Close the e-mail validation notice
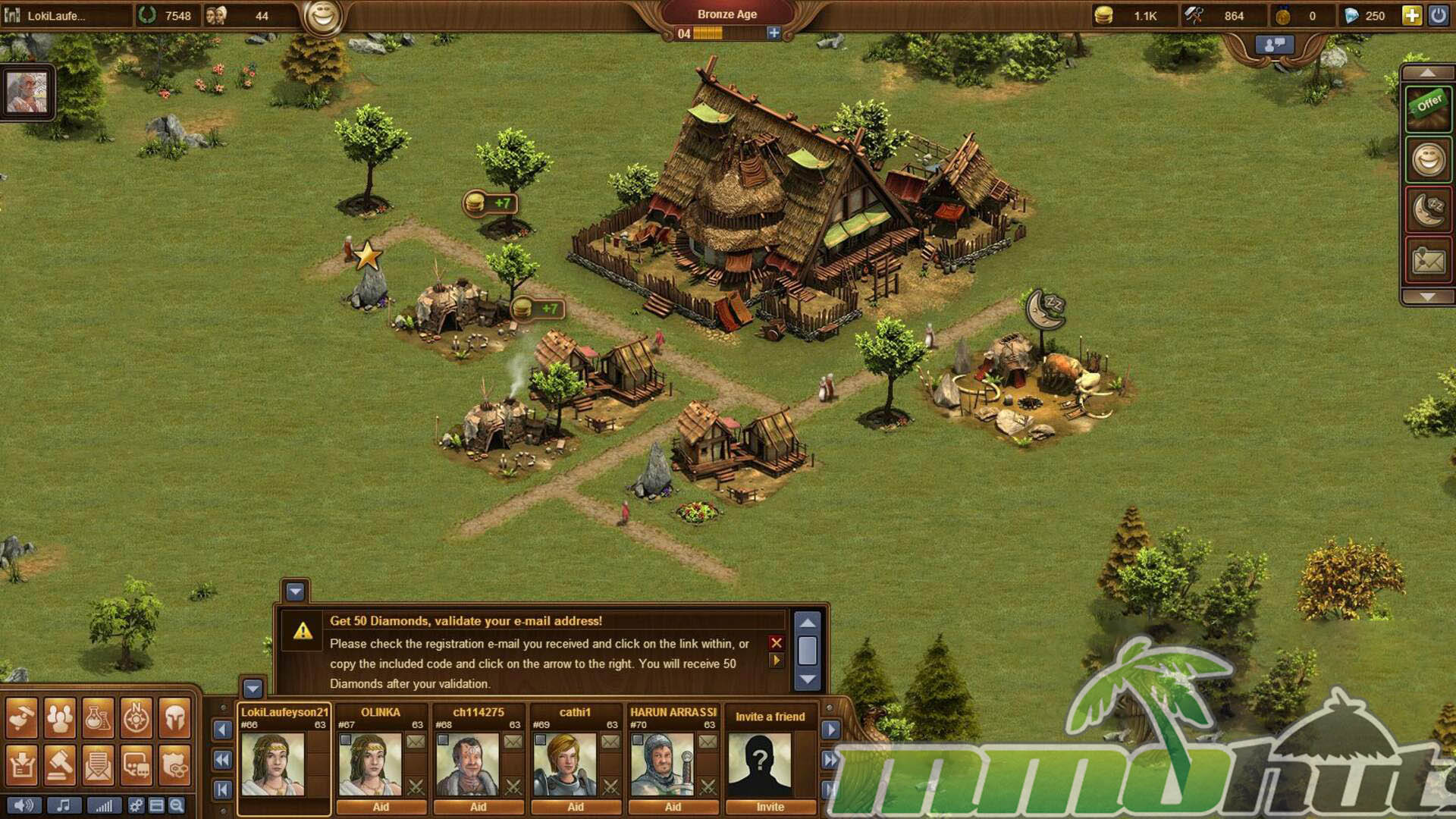This screenshot has height=819, width=1456. [x=776, y=642]
